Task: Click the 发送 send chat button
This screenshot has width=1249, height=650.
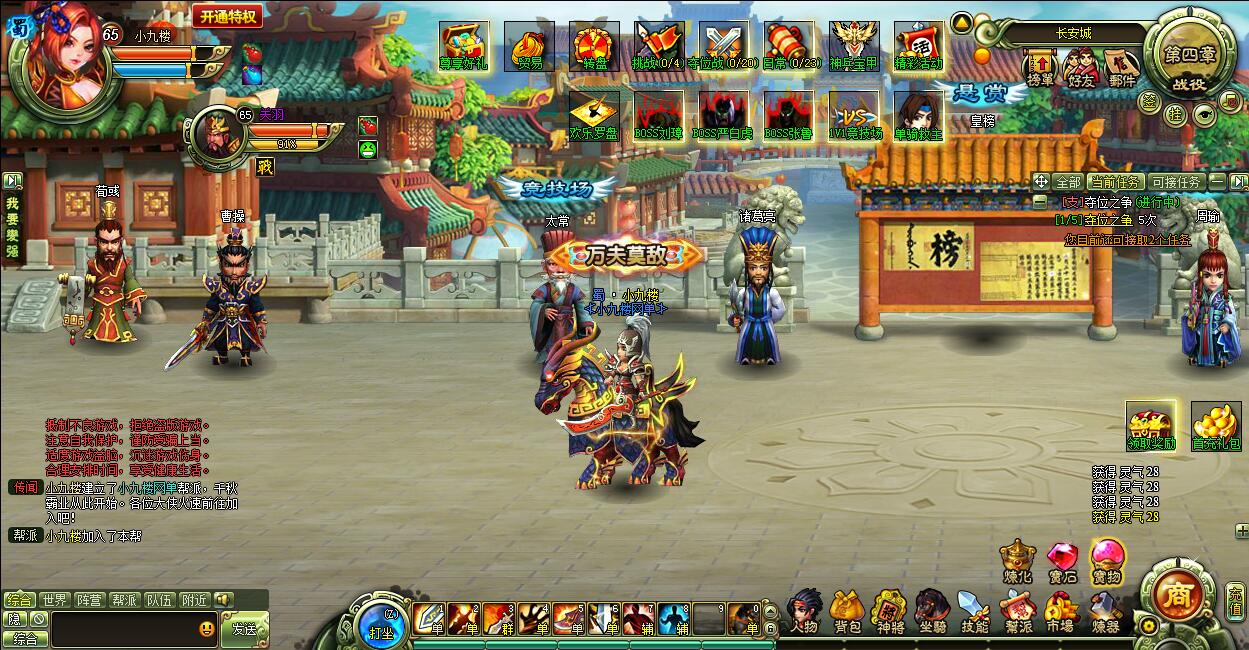Action: [x=244, y=630]
